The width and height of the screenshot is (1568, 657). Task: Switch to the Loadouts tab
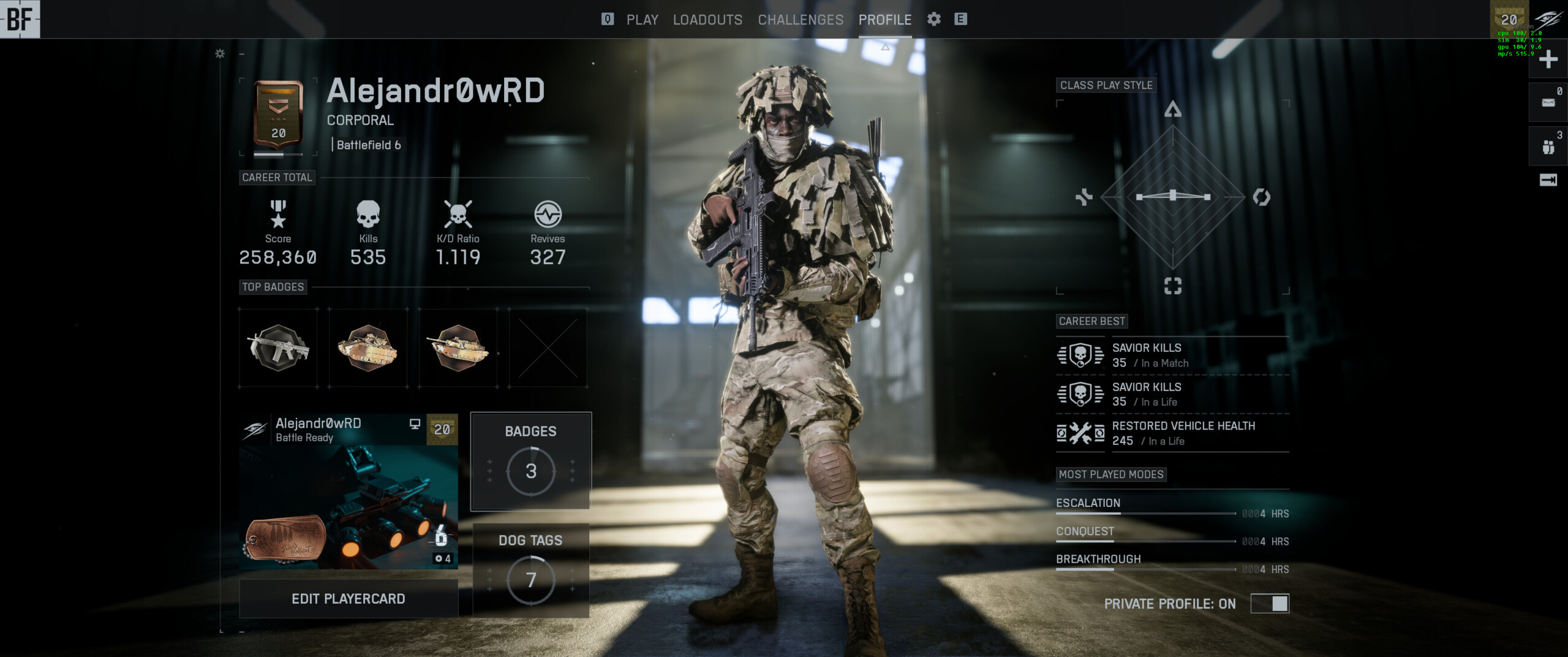pyautogui.click(x=707, y=20)
